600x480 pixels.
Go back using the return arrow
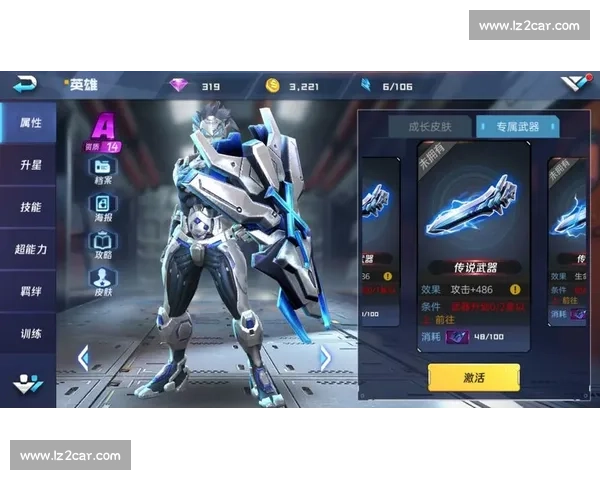[25, 84]
